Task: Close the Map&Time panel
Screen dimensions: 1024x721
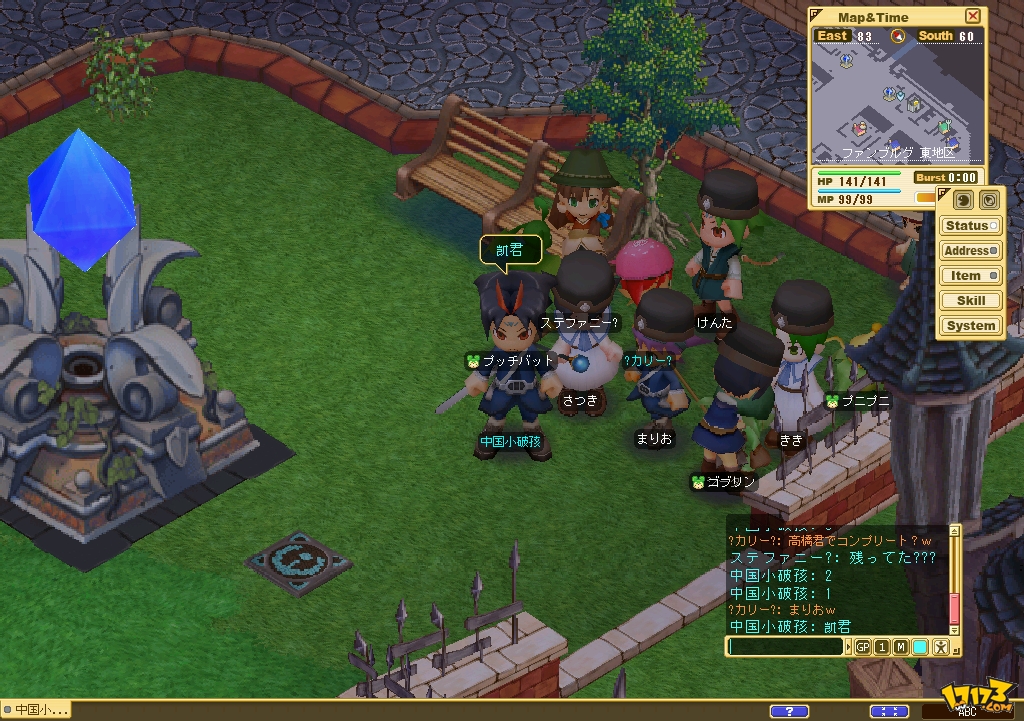Action: click(x=972, y=16)
